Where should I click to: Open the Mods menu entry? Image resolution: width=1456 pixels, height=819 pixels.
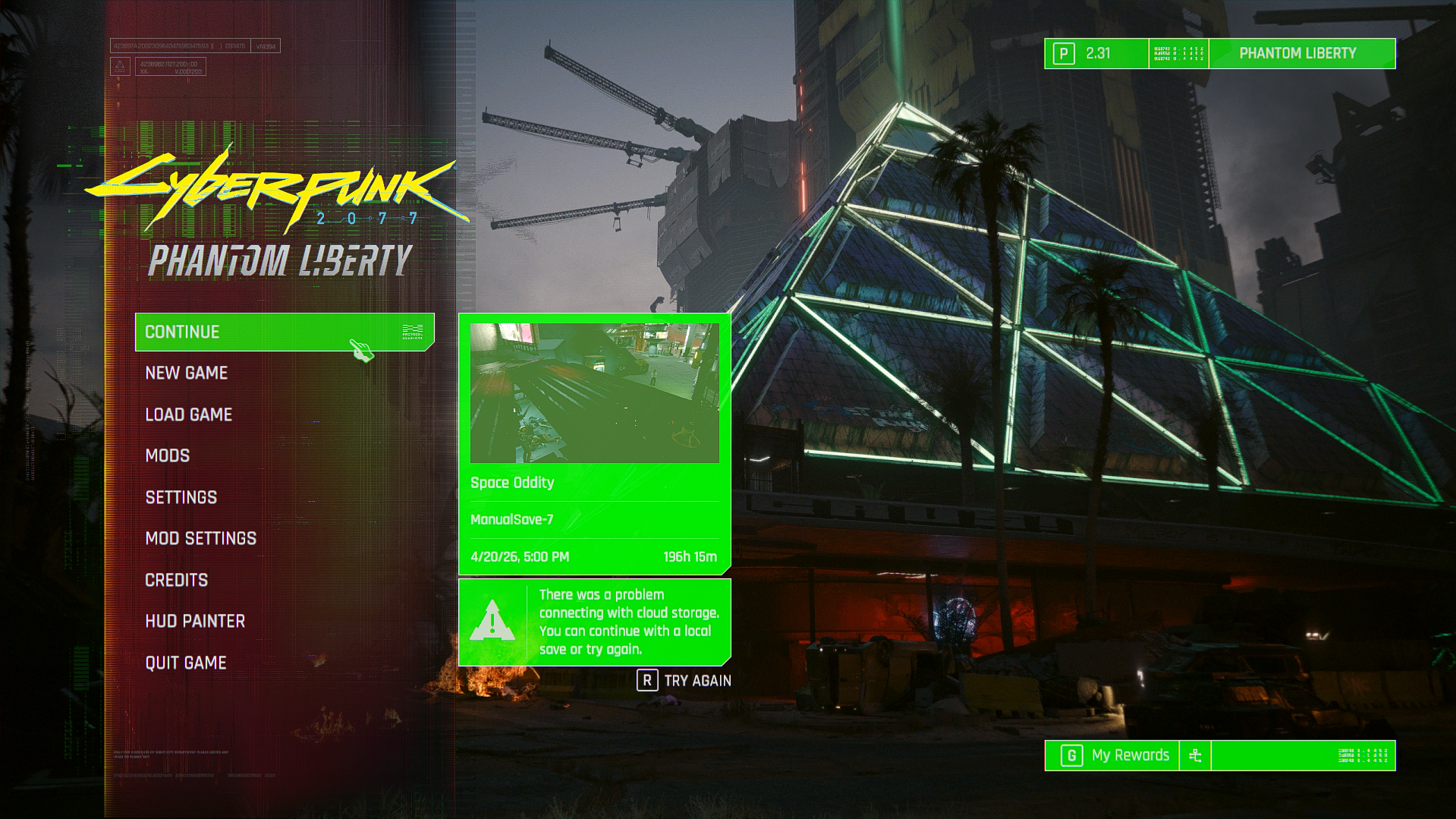(168, 455)
